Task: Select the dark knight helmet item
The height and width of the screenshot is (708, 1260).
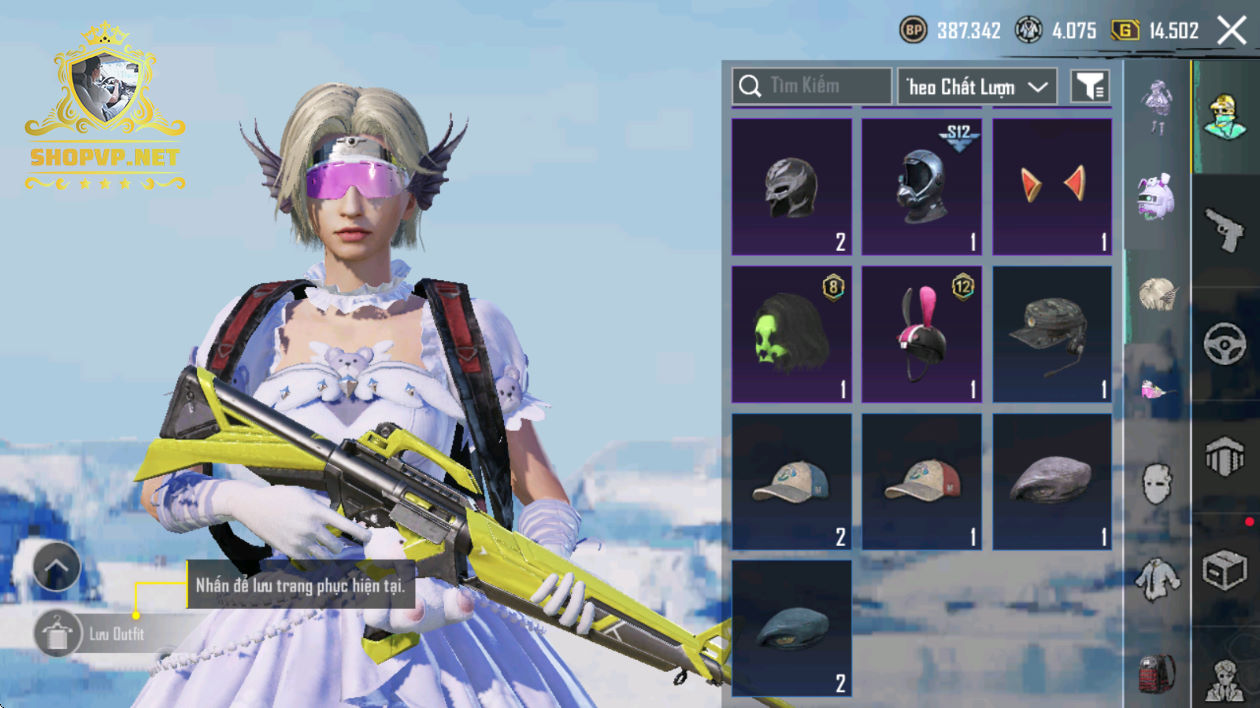Action: click(791, 187)
